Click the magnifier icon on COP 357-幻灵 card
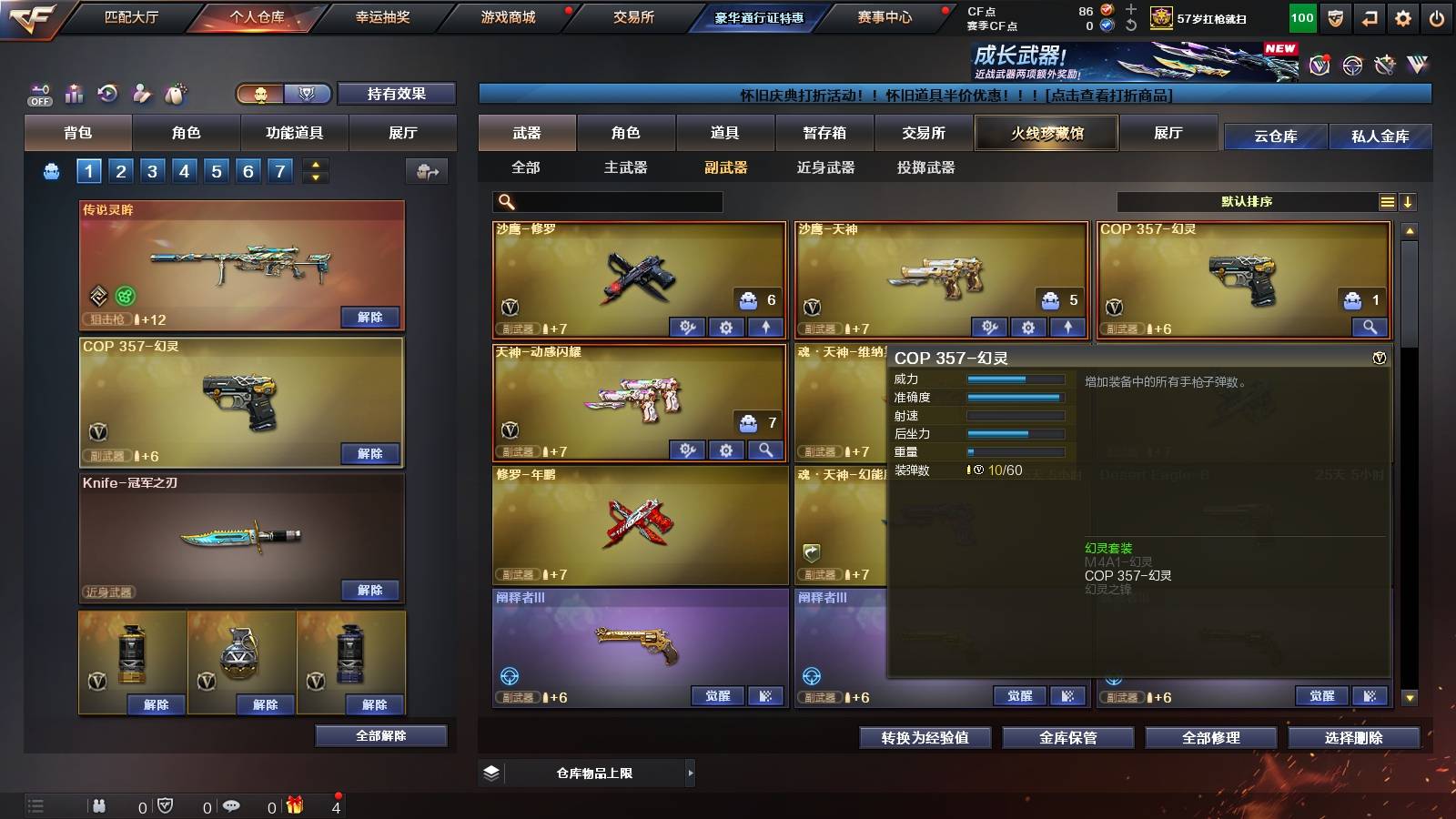The height and width of the screenshot is (819, 1456). point(1368,325)
